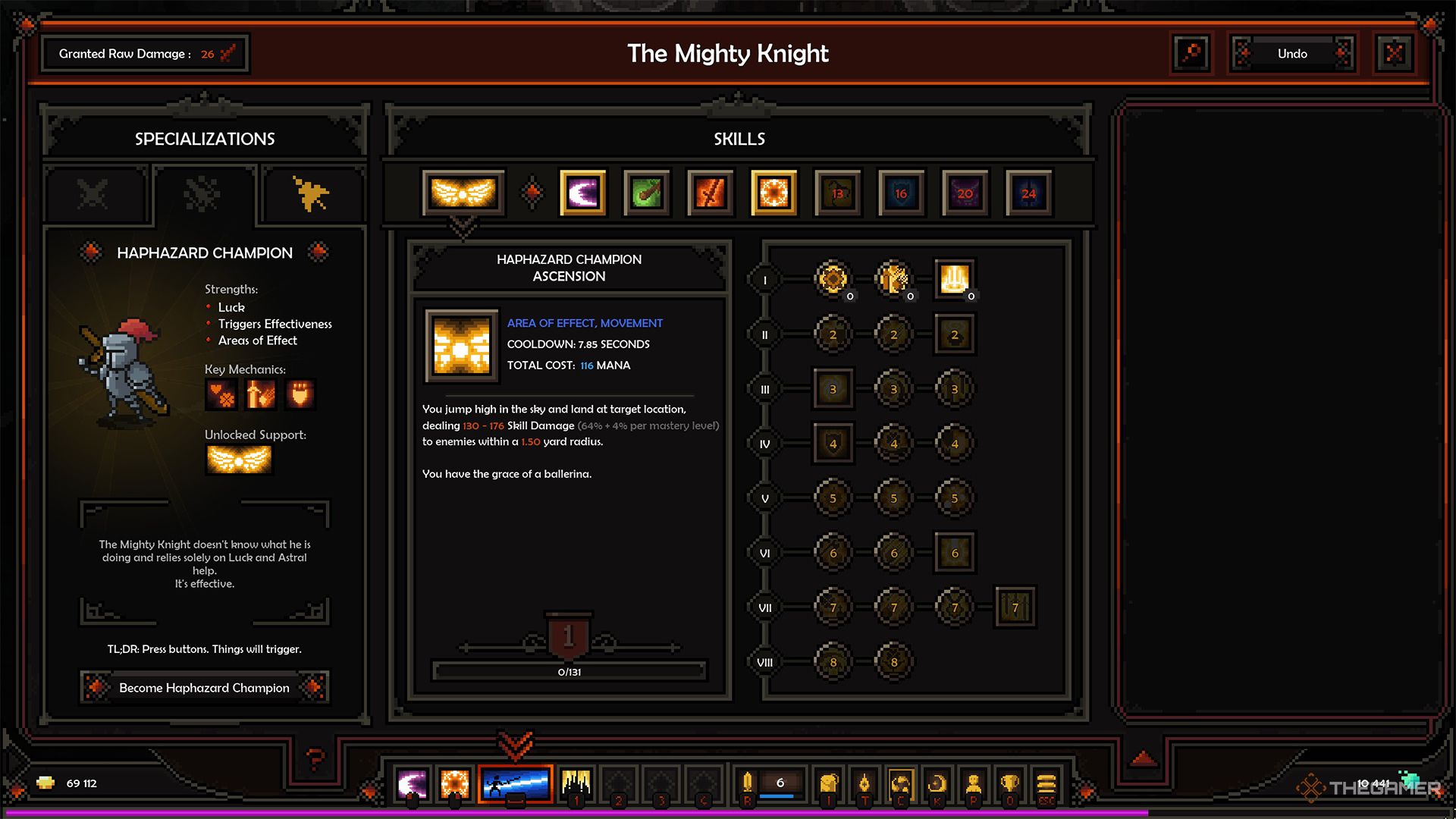Click the question mark help icon

tap(315, 758)
